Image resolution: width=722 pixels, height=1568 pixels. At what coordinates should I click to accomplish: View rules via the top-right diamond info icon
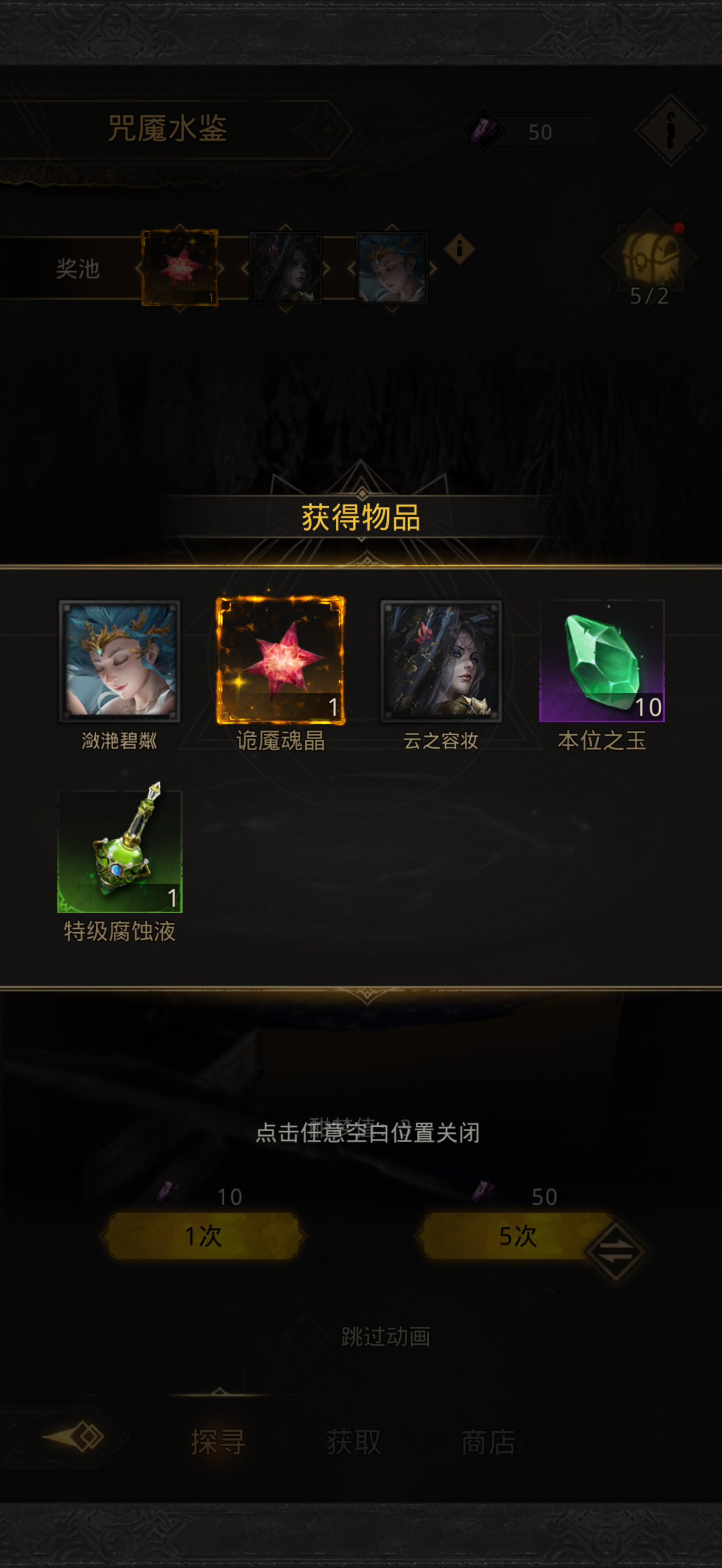(x=669, y=131)
